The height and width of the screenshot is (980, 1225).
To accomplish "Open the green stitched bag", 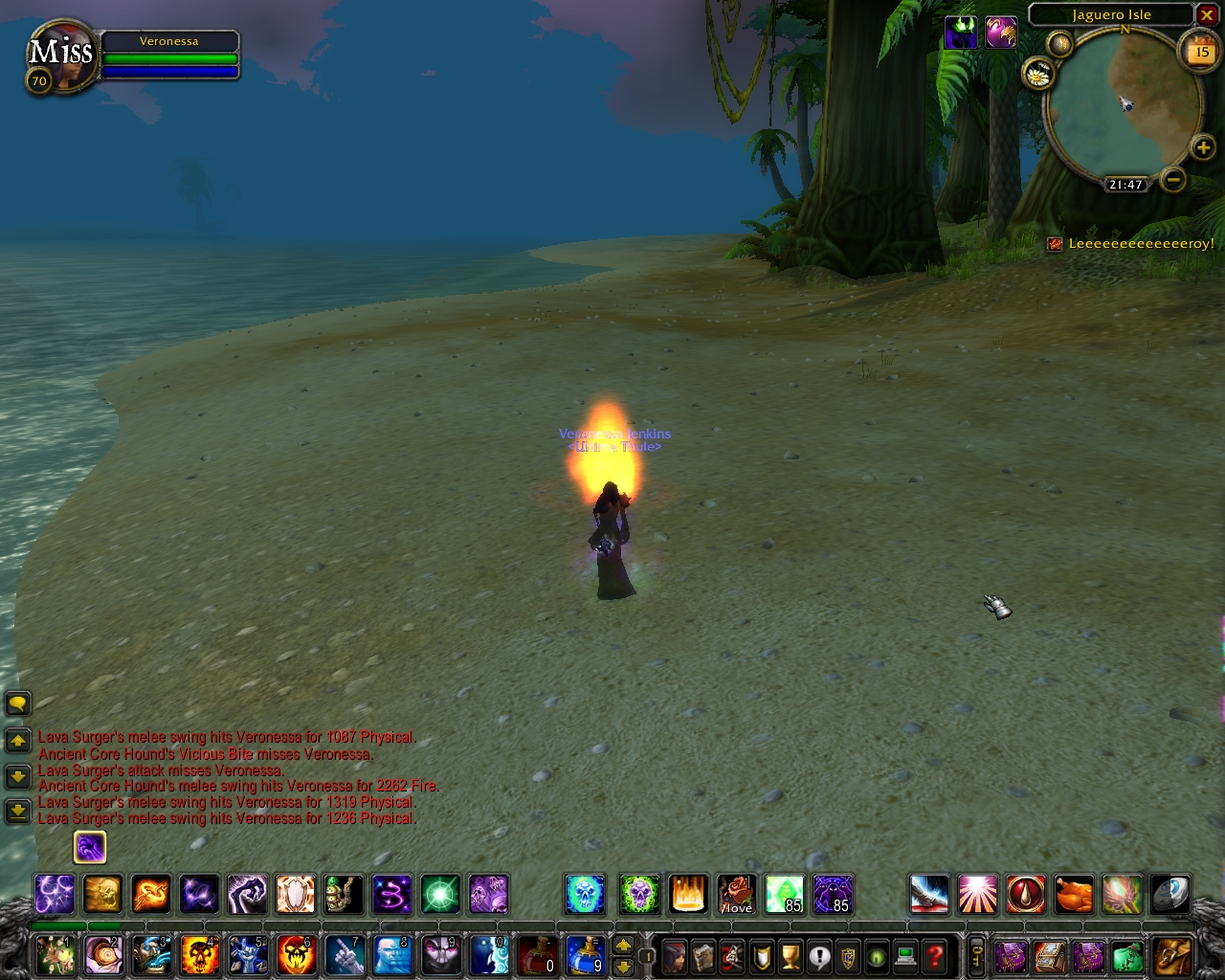I will [x=1128, y=955].
